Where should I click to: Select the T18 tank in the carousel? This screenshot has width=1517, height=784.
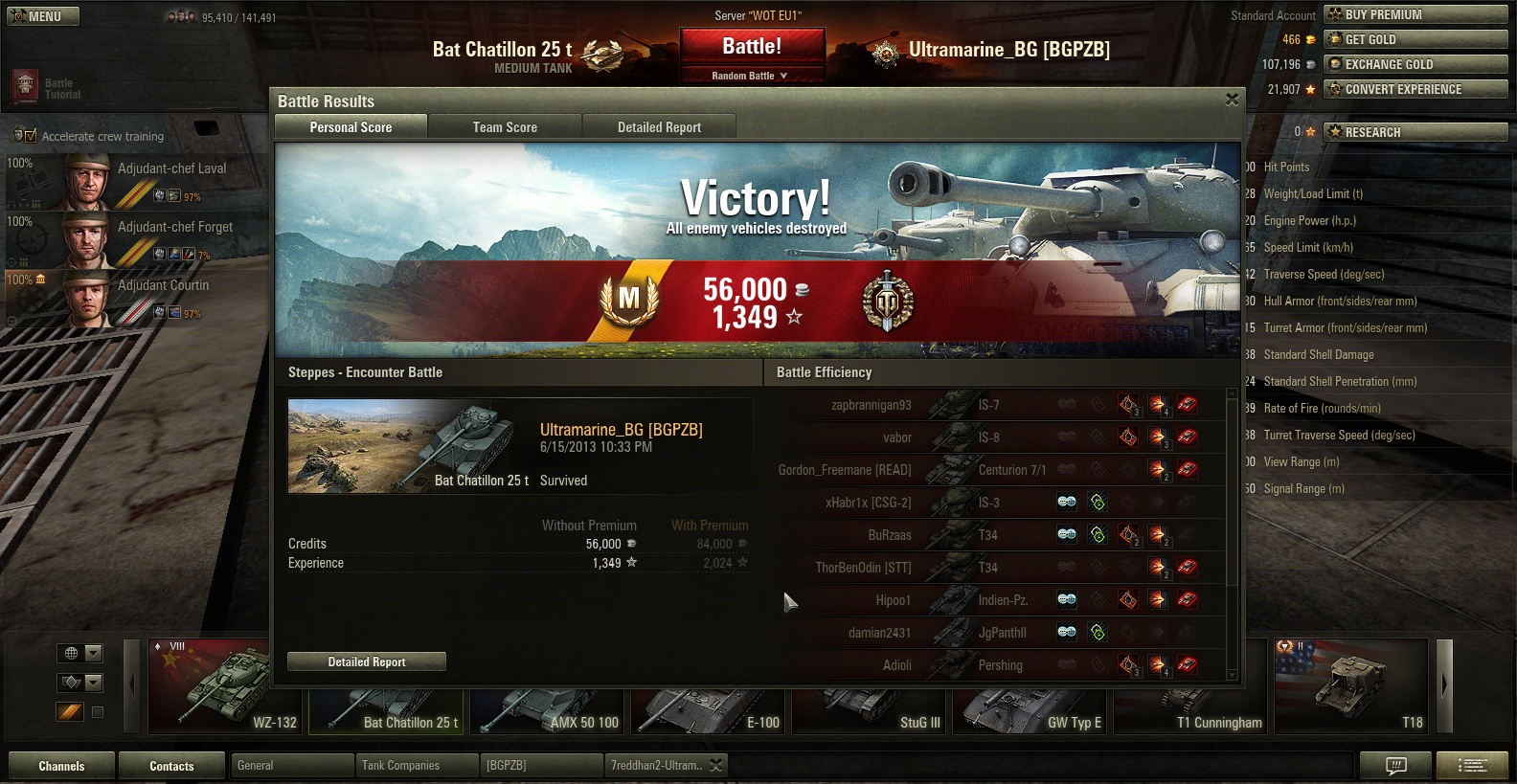(1350, 686)
